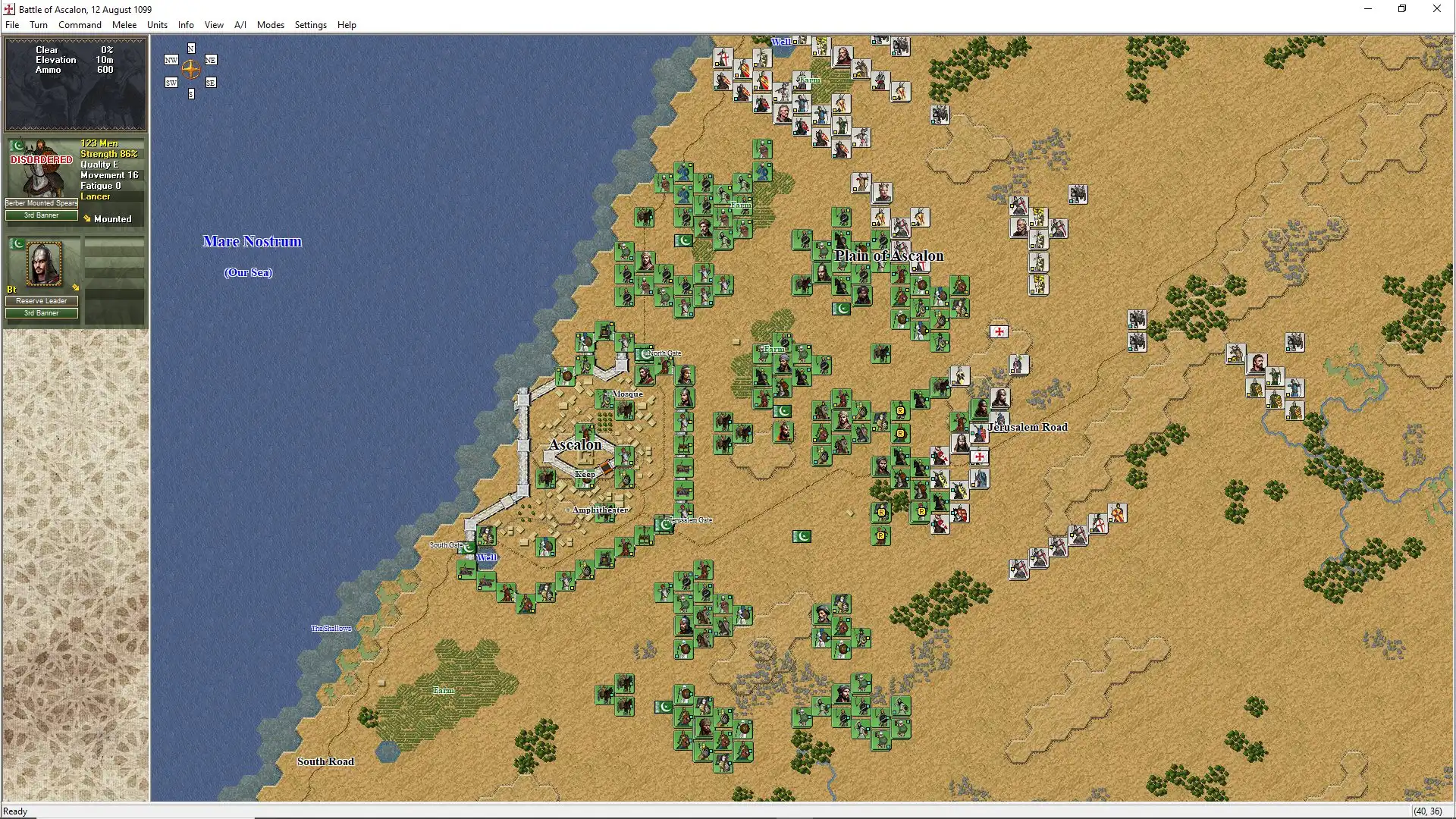Click the 3rd Banner button under the lancer unit
The height and width of the screenshot is (819, 1456).
[41, 215]
